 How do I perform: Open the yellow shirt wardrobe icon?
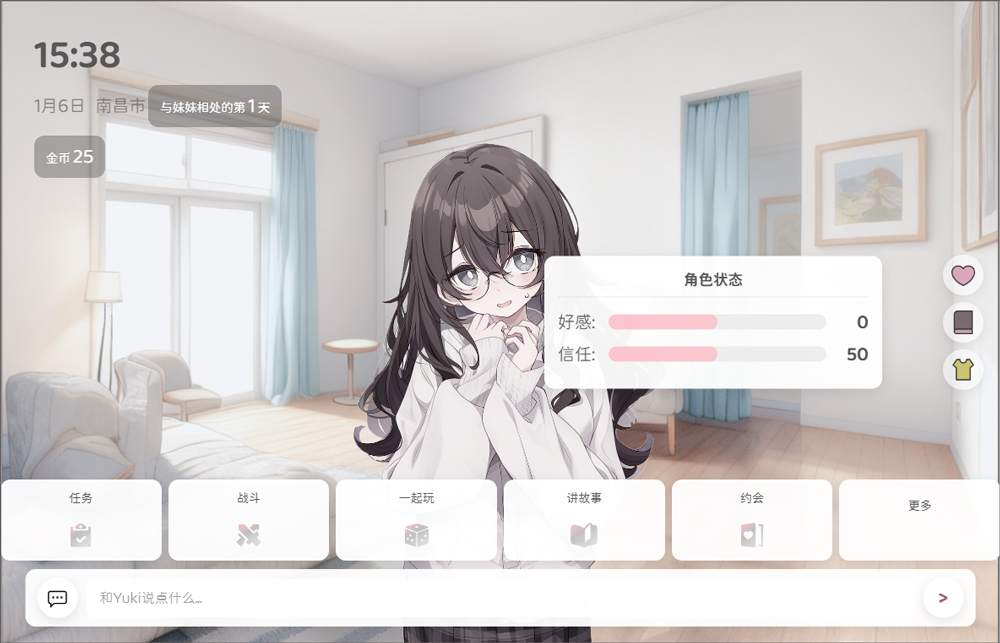963,369
